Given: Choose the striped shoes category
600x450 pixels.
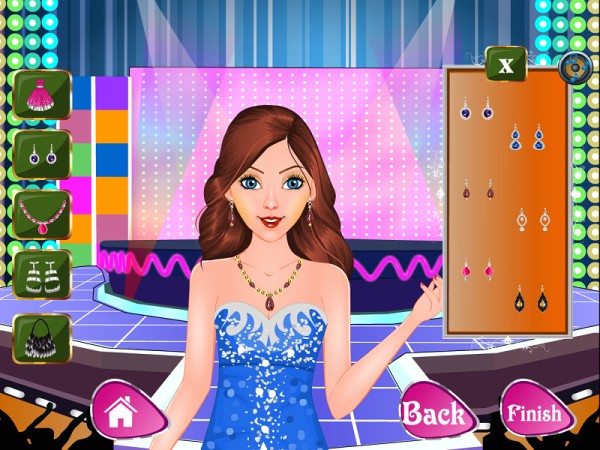Looking at the screenshot, I should [x=42, y=274].
